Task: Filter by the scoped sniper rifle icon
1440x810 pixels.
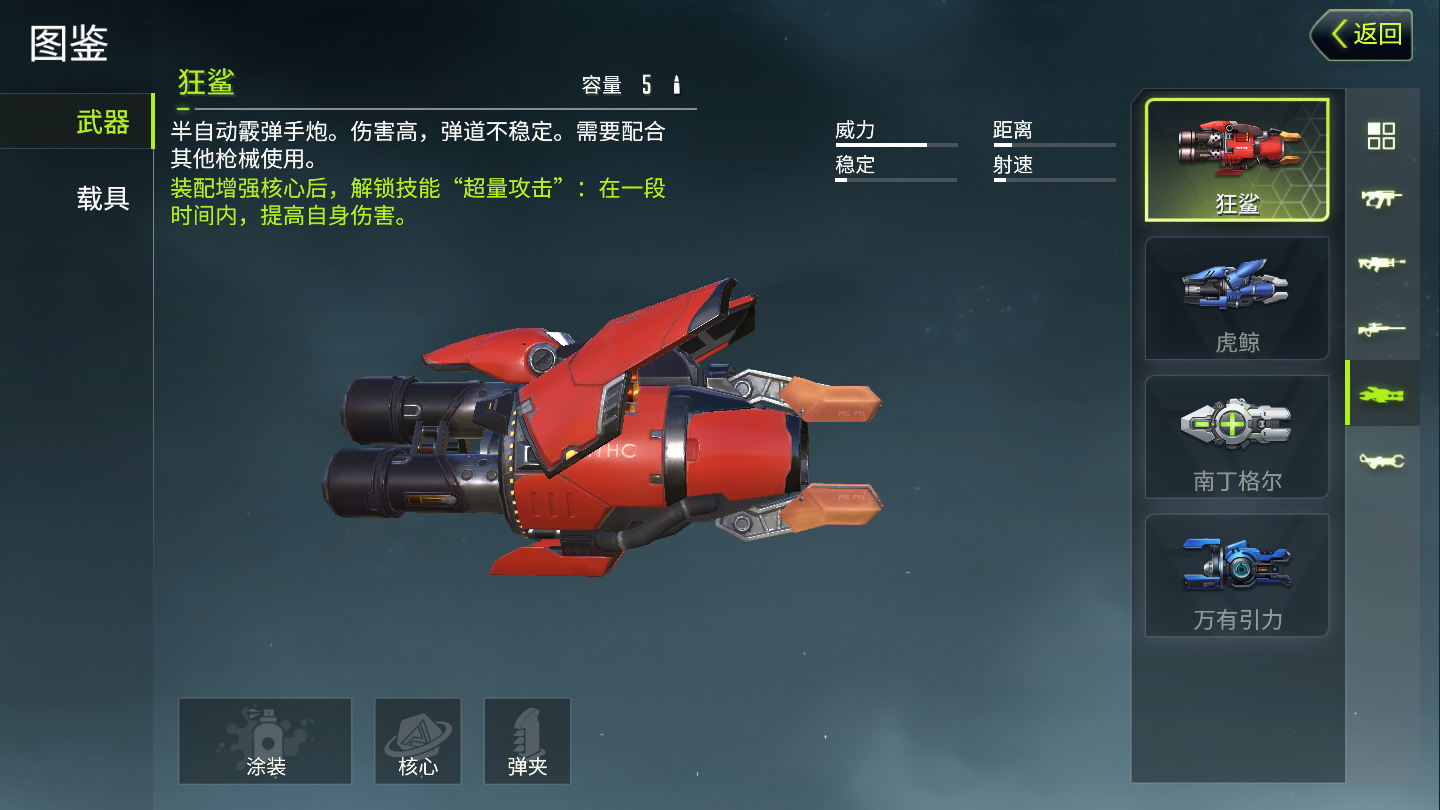Action: point(1381,329)
